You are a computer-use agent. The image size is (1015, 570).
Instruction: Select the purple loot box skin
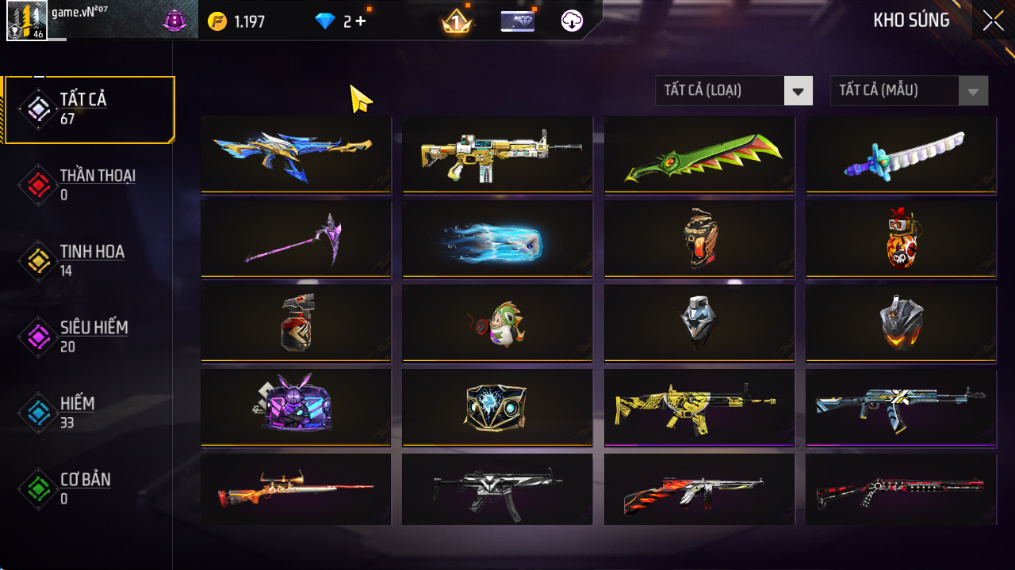click(x=295, y=406)
